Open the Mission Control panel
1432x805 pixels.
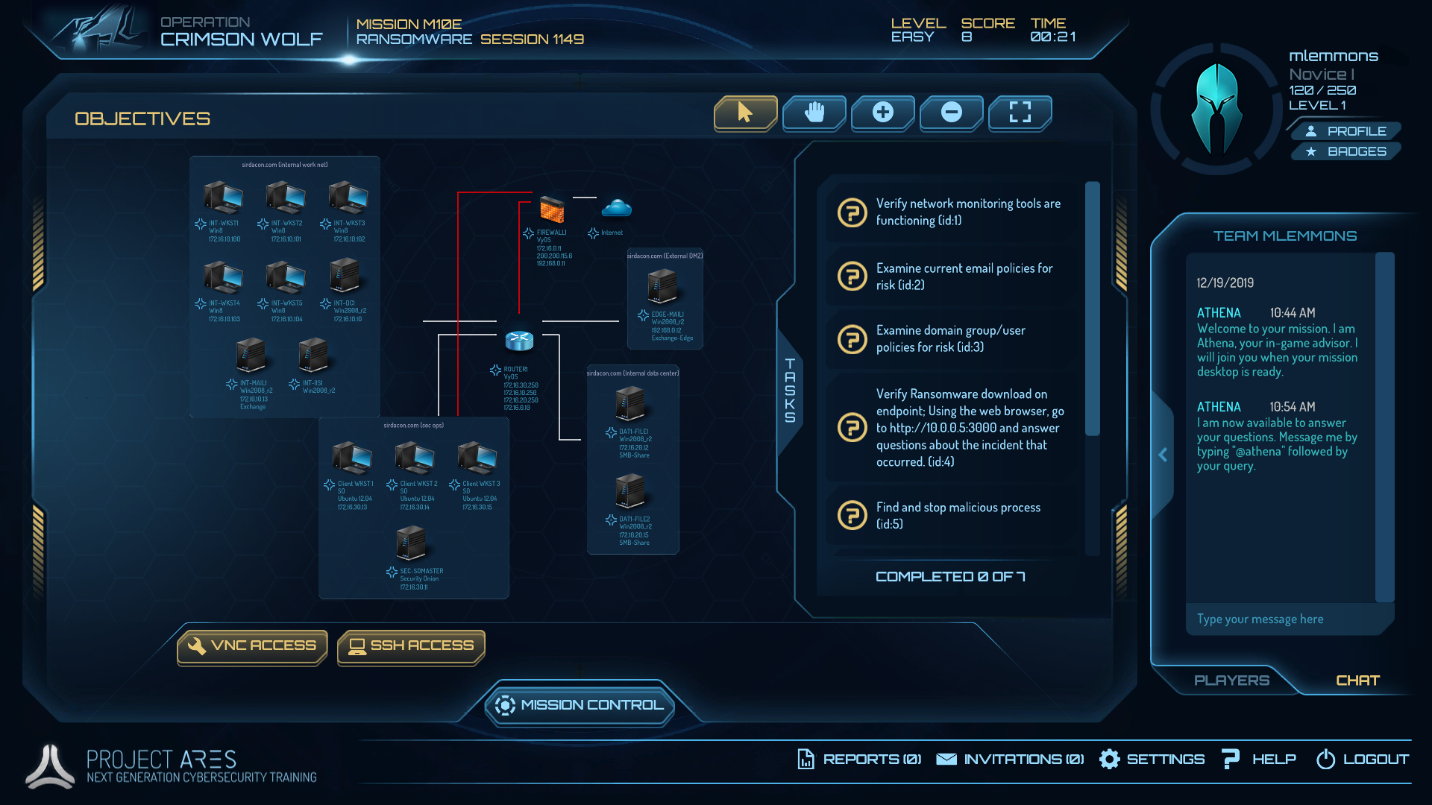click(580, 705)
